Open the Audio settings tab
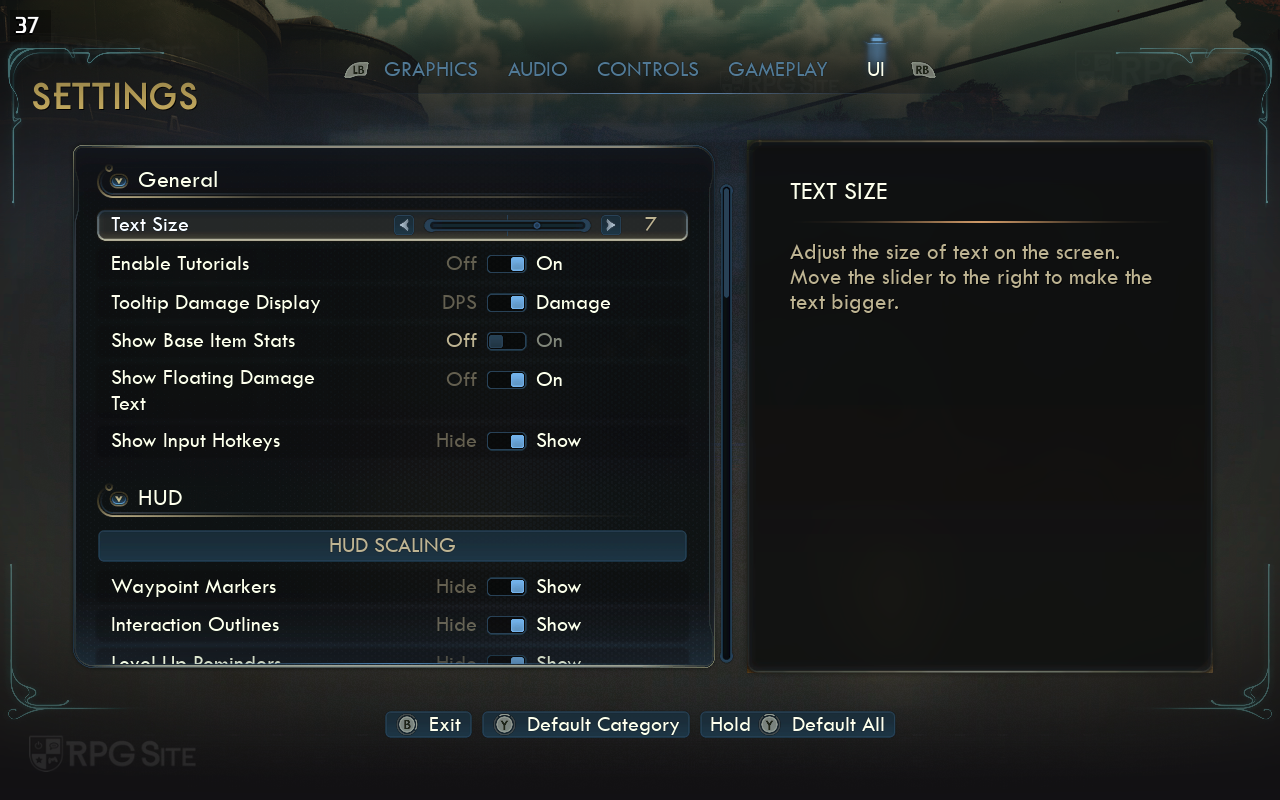The width and height of the screenshot is (1280, 800). click(537, 69)
